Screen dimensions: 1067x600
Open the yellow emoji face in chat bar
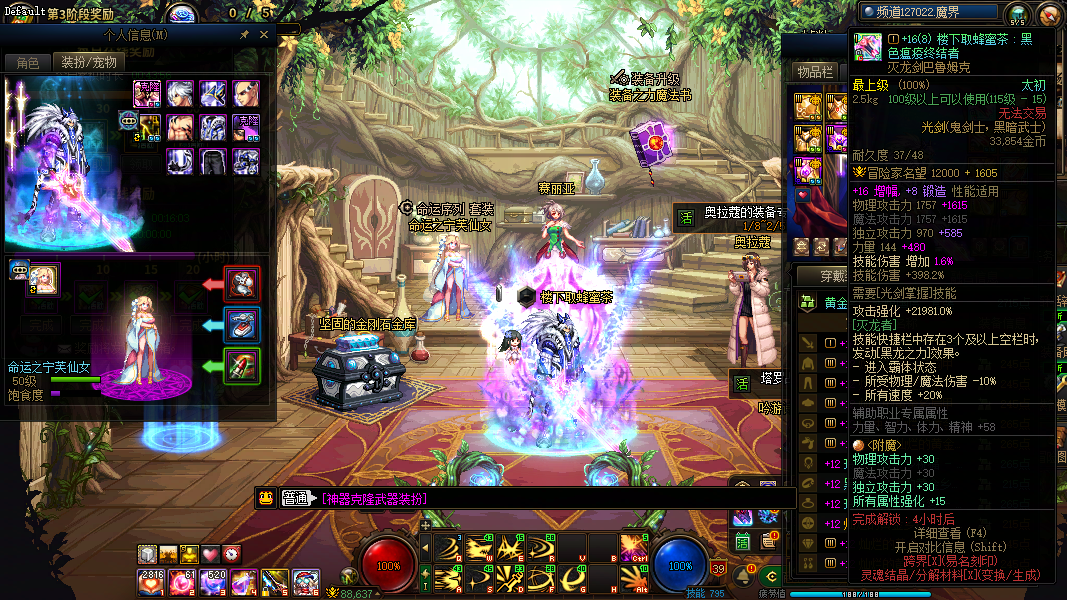click(x=266, y=498)
